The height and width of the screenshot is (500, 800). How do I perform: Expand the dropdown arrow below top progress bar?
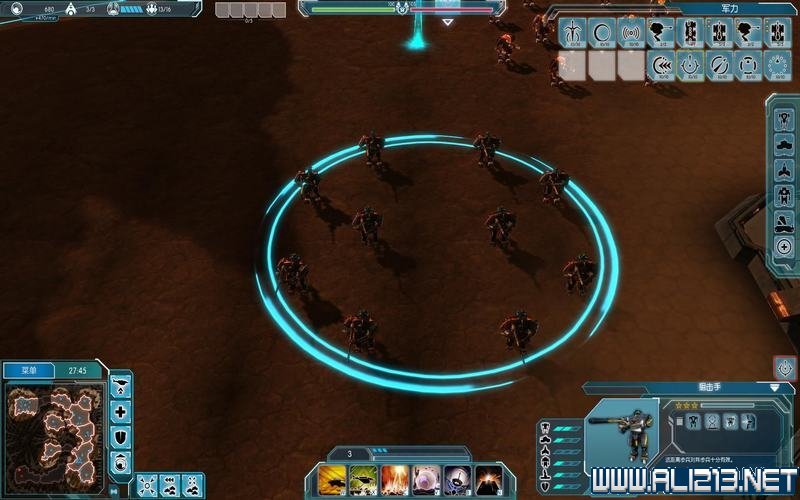point(447,21)
